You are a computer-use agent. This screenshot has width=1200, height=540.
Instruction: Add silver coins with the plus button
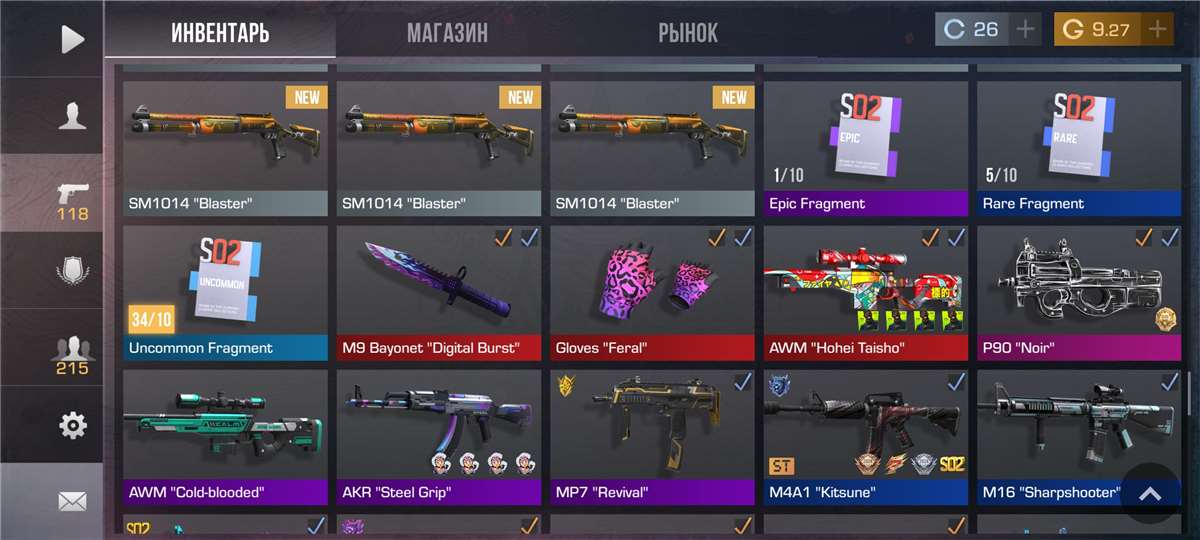[x=1025, y=29]
